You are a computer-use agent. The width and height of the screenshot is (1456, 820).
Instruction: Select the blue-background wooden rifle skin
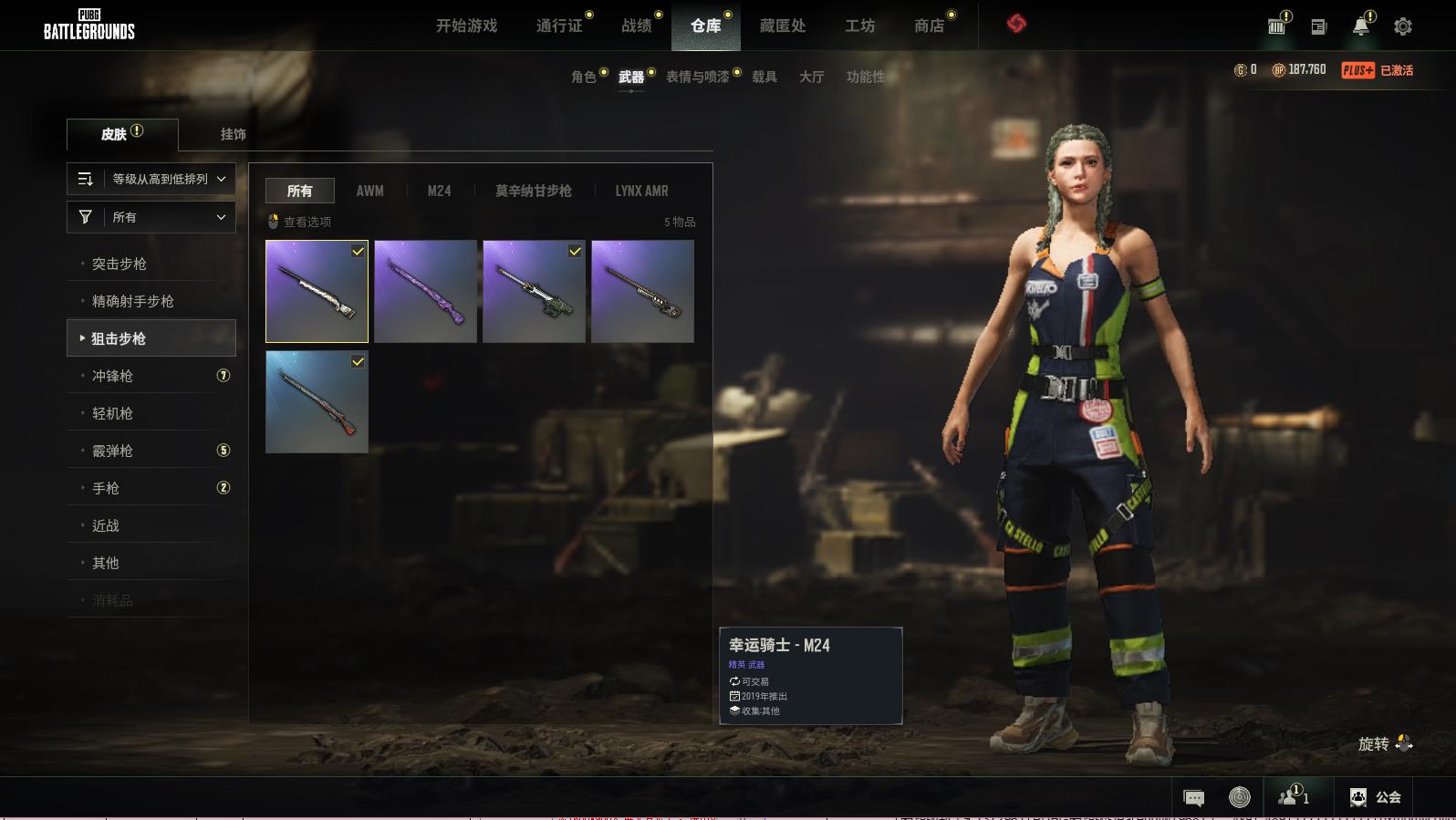(x=317, y=402)
